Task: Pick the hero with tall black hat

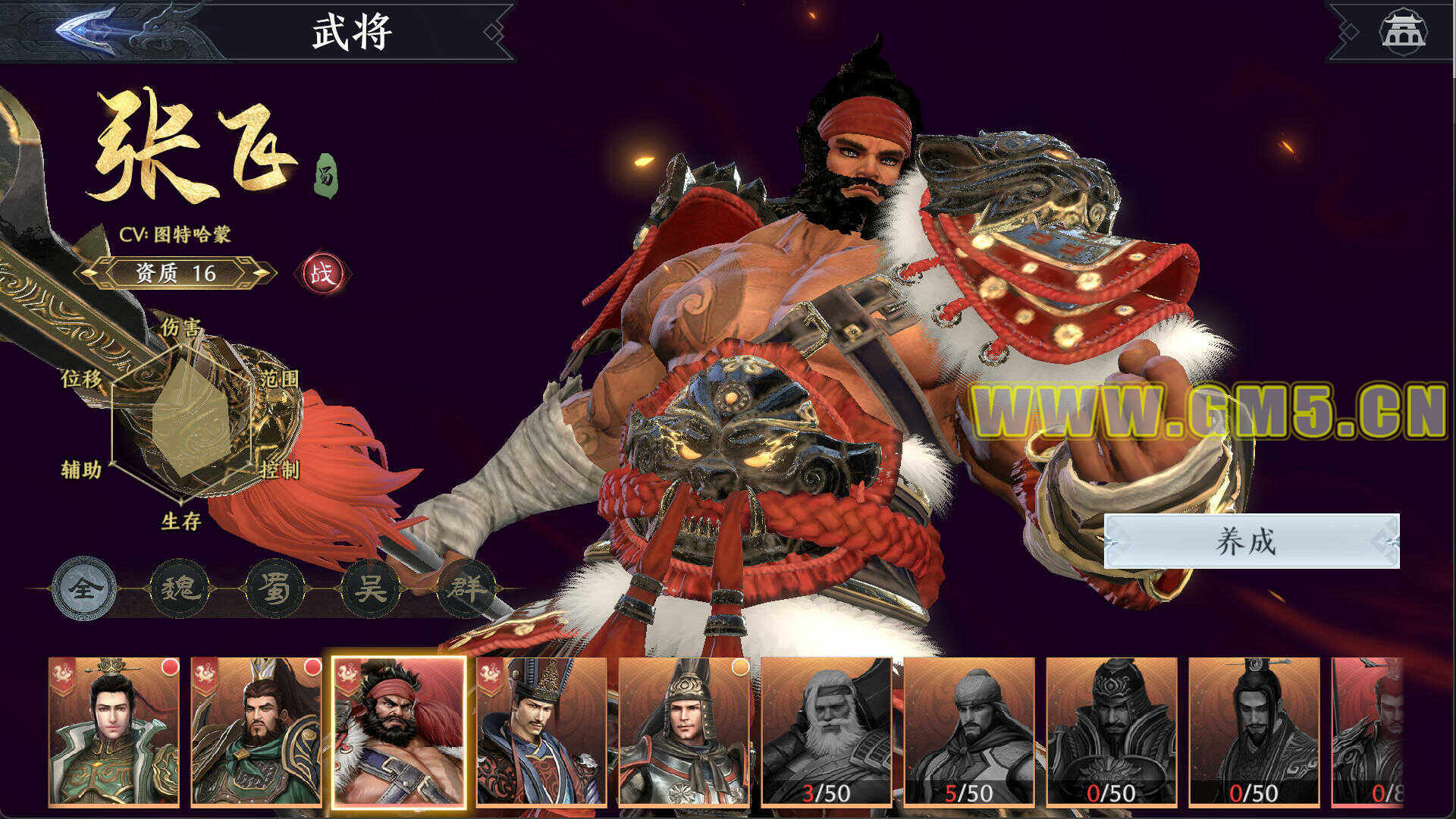Action: 541,731
